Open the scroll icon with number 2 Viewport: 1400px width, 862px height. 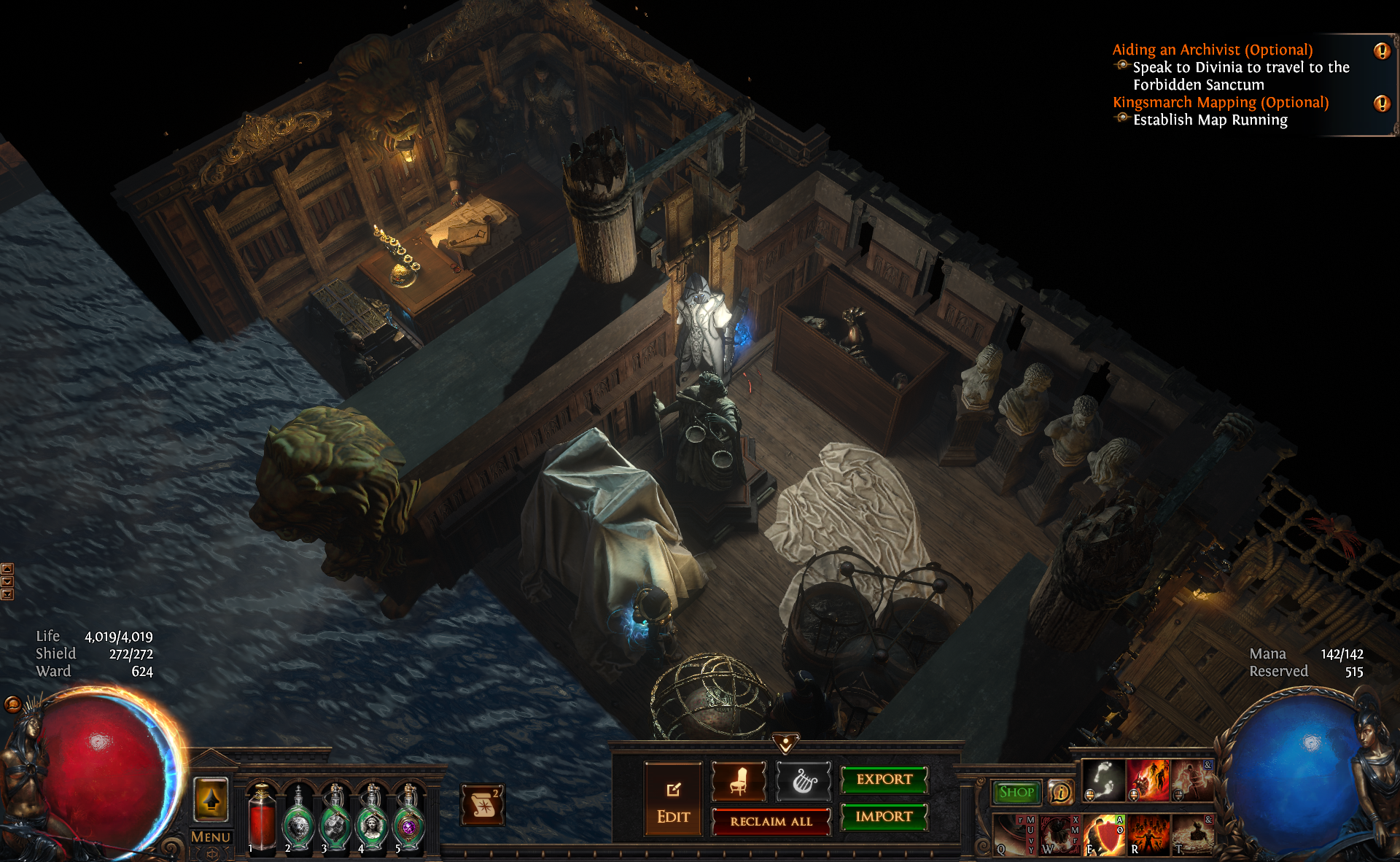click(x=482, y=806)
